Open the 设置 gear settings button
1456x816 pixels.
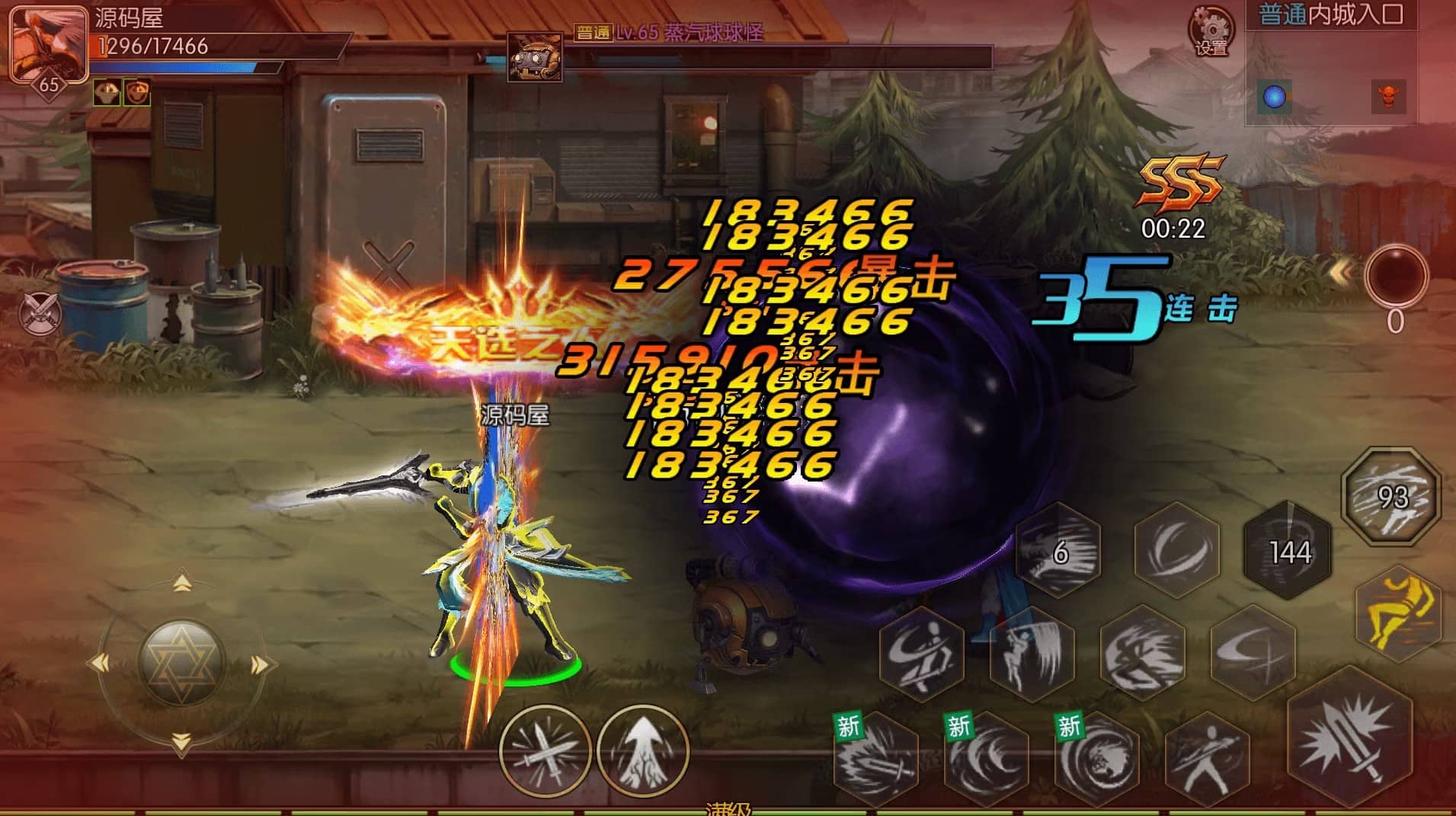(x=1211, y=30)
